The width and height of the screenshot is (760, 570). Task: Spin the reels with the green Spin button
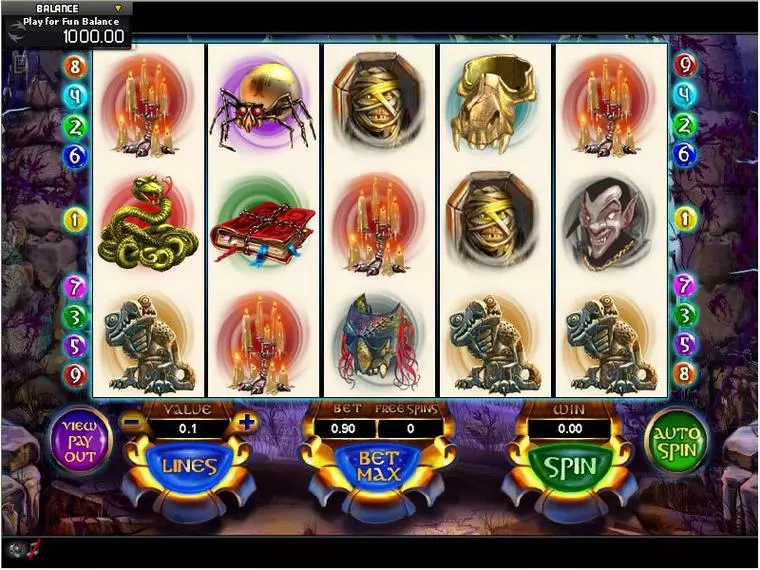570,466
